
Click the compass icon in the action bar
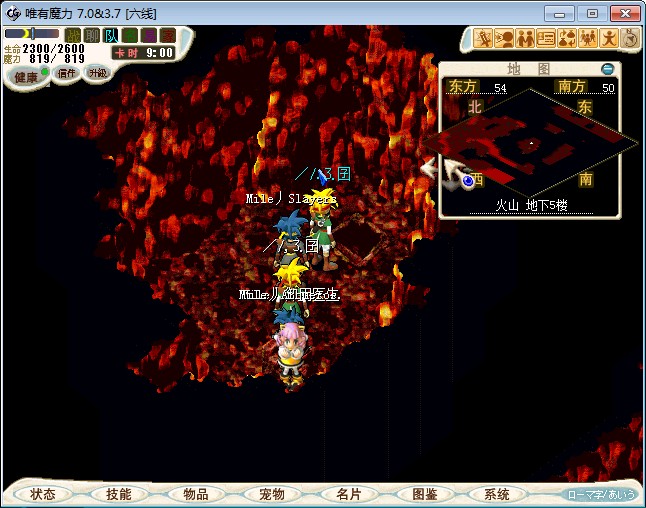[630, 39]
